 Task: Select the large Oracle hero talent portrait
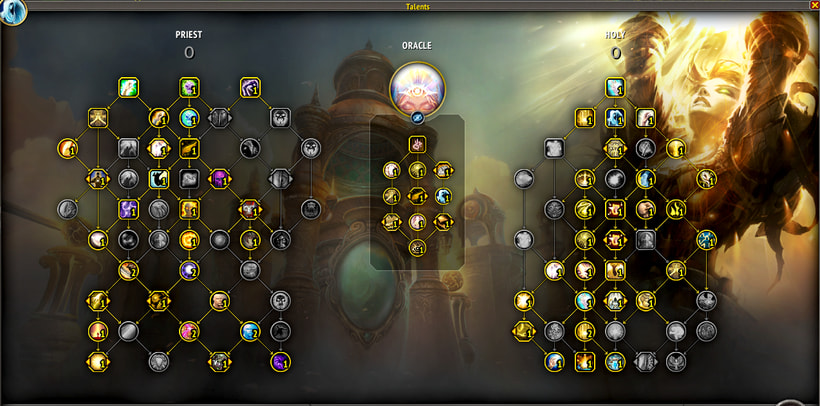coord(417,87)
